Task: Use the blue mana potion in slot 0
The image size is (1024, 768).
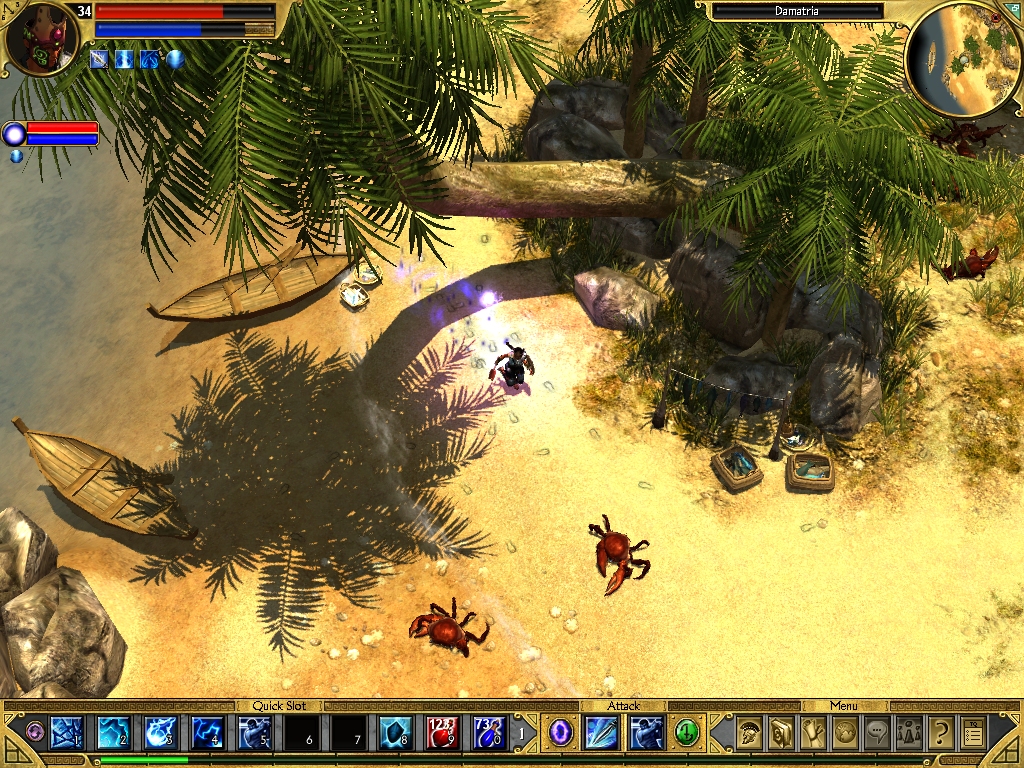Action: point(490,733)
